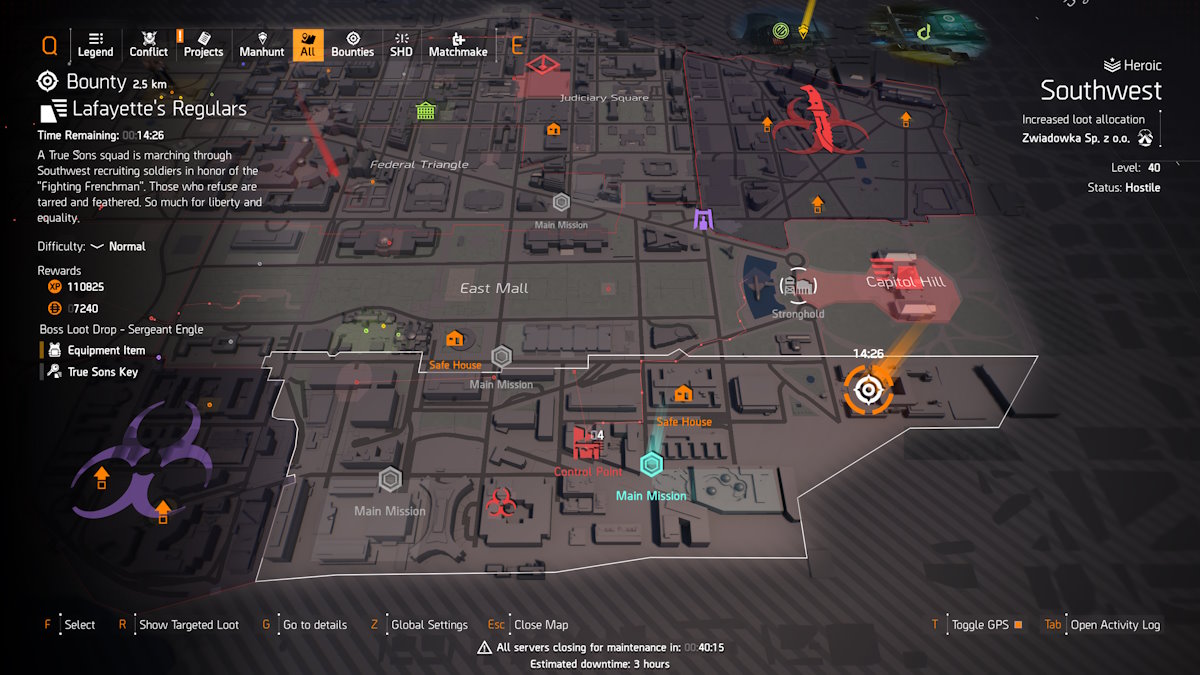This screenshot has height=675, width=1200.
Task: Select the Lafayette's Regulars bounty marker
Action: (x=868, y=389)
